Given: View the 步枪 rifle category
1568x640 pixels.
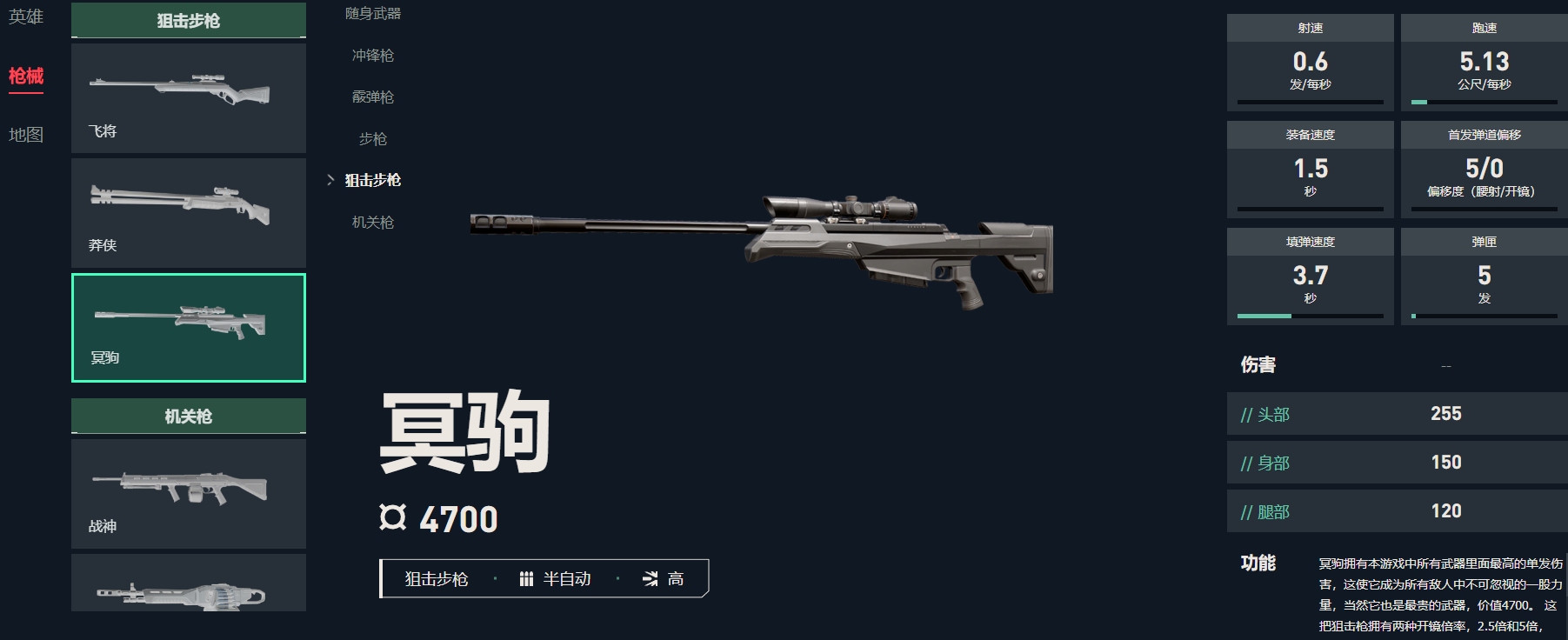Looking at the screenshot, I should 373,139.
